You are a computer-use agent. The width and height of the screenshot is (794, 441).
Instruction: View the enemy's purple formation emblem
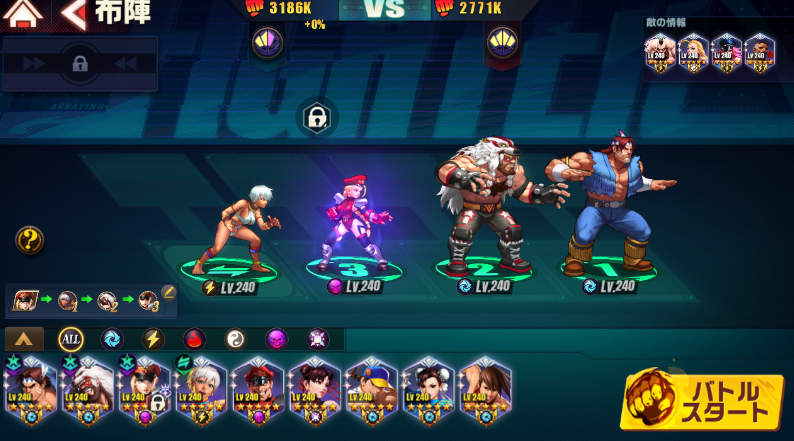tap(501, 42)
